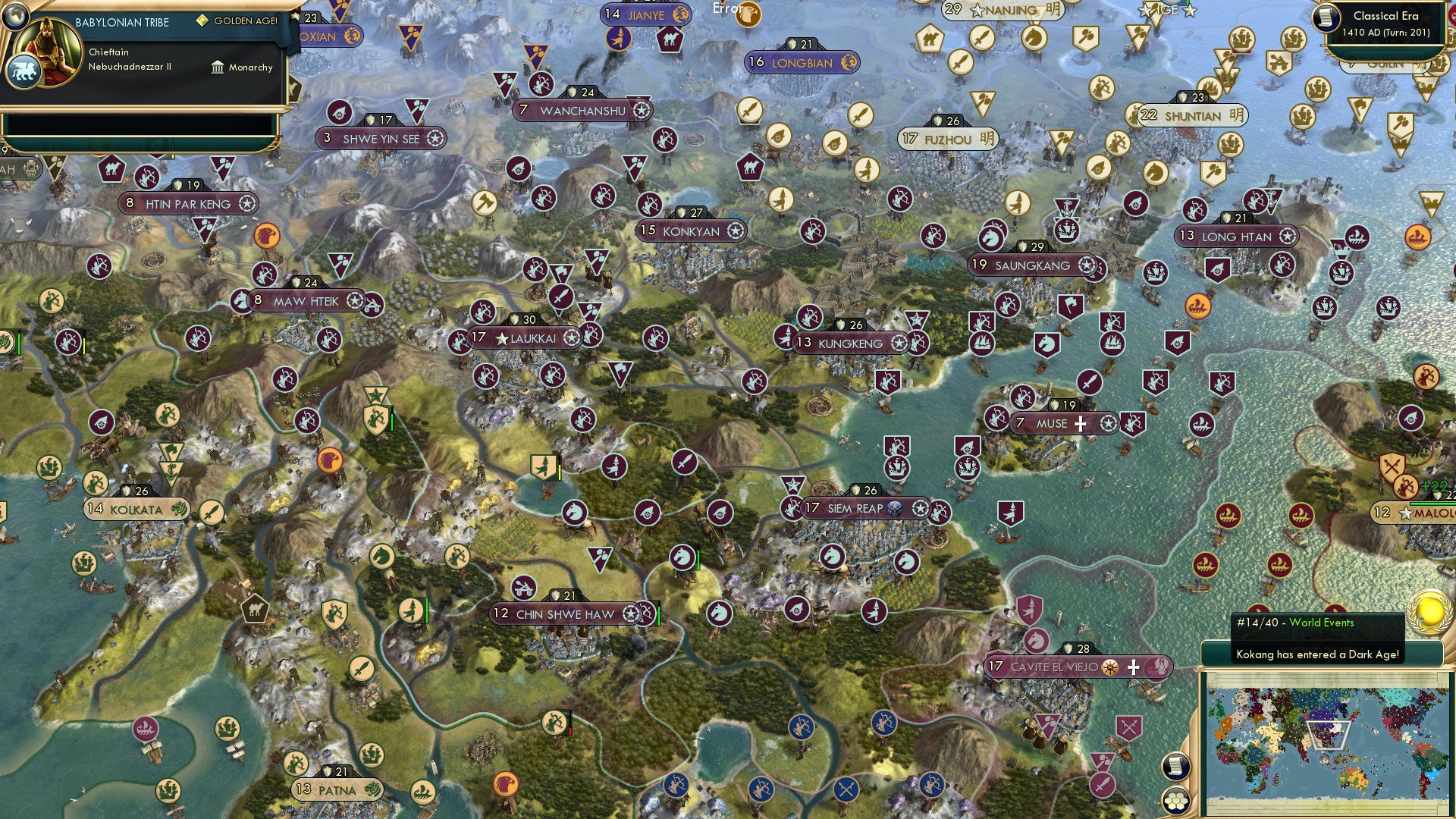Click the Monarchy government building icon
1456x819 pixels.
point(217,67)
